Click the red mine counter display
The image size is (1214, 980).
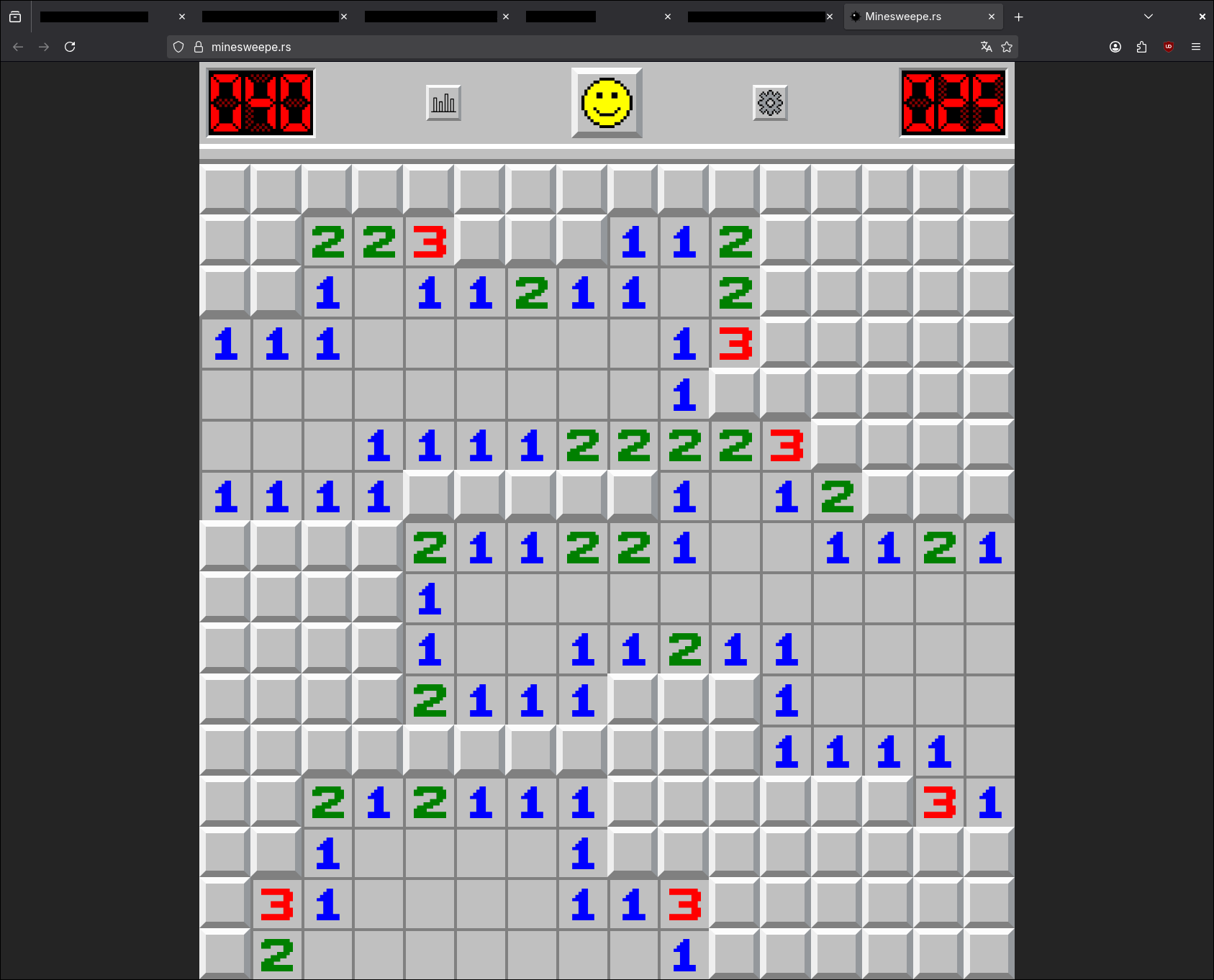click(x=260, y=103)
